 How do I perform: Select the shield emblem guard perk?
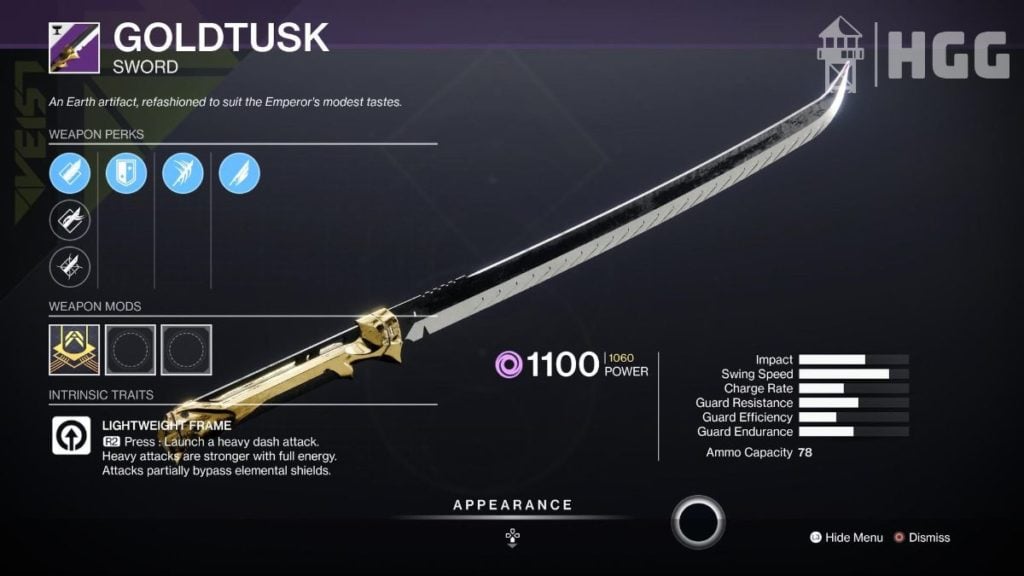(x=127, y=174)
